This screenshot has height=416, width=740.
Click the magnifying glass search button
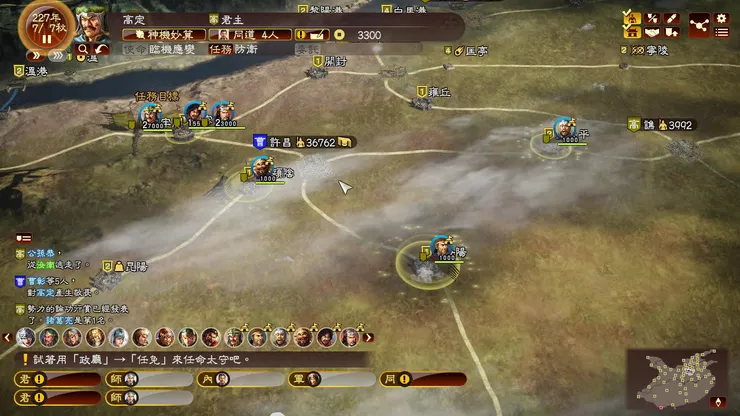81,49
